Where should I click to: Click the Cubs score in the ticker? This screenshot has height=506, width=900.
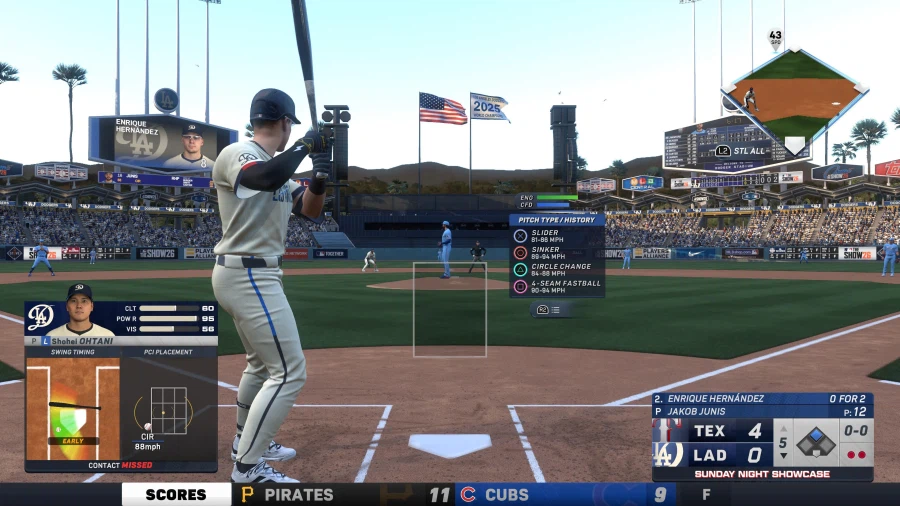click(x=660, y=494)
